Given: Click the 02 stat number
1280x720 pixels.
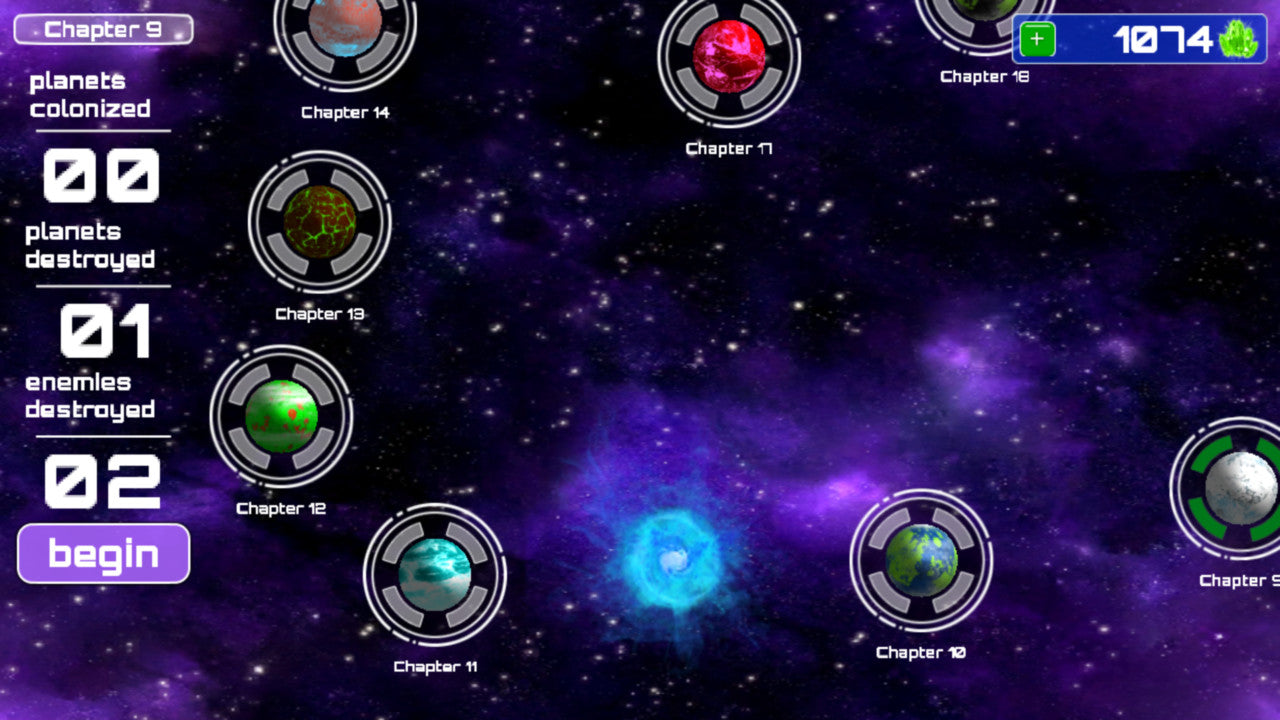Looking at the screenshot, I should 105,480.
